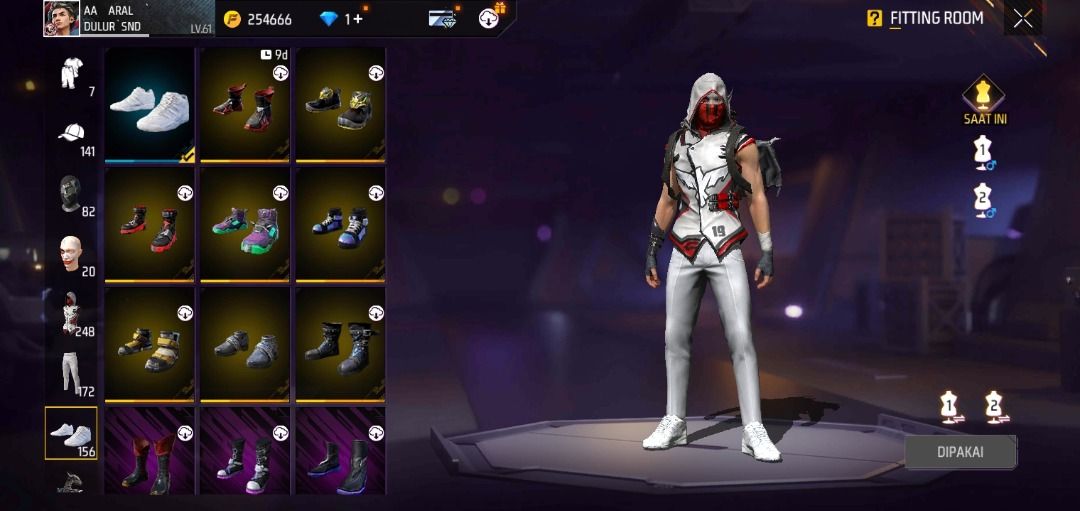Select the SAAT INI outfit preset
Image resolution: width=1080 pixels, height=511 pixels.
point(983,97)
